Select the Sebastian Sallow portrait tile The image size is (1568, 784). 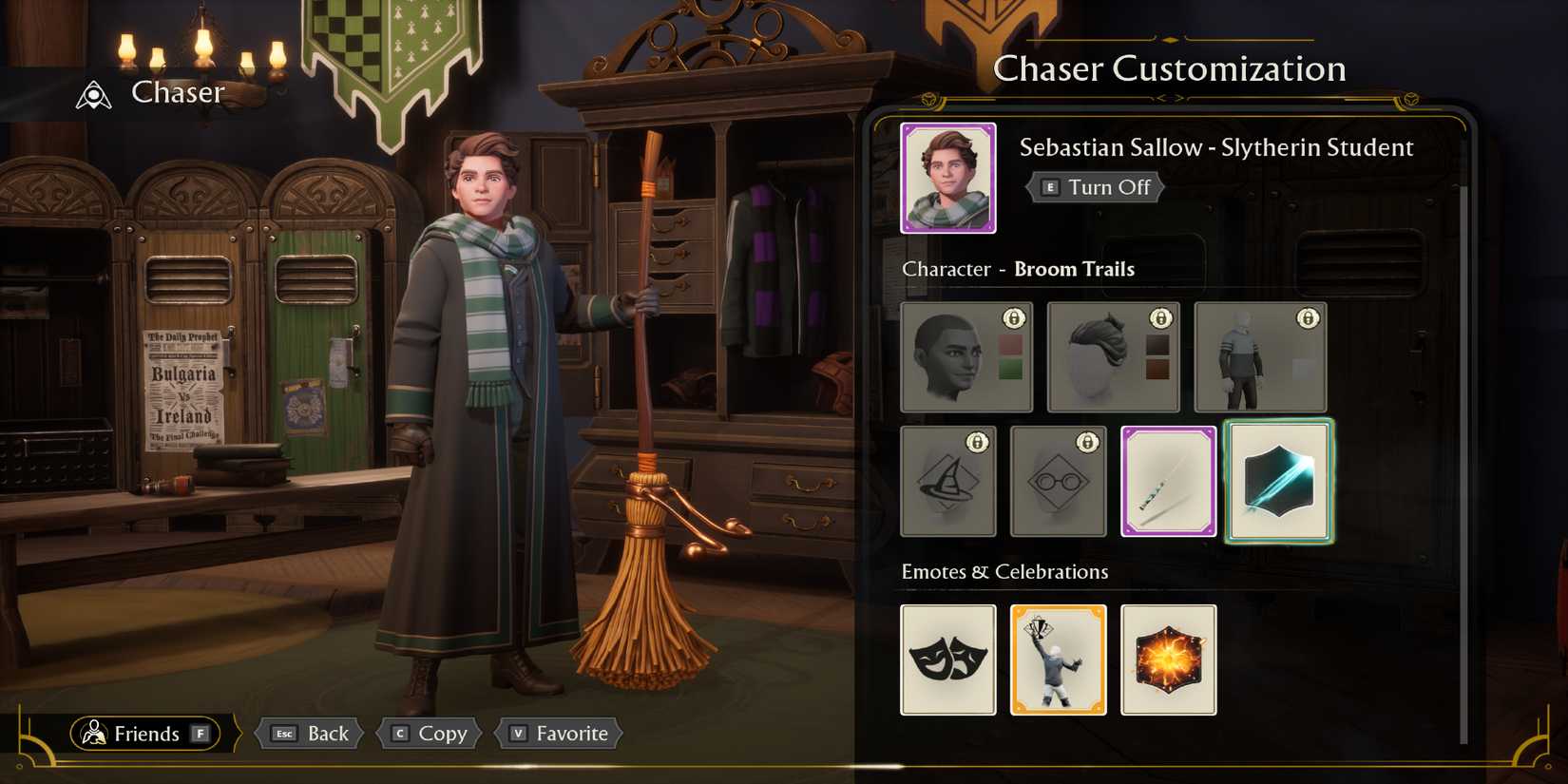pyautogui.click(x=947, y=178)
